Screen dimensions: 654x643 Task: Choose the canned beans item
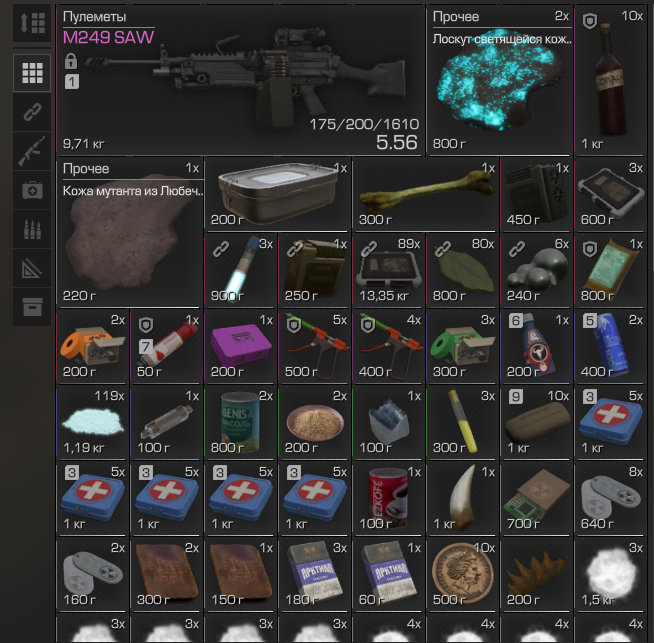[x=240, y=420]
